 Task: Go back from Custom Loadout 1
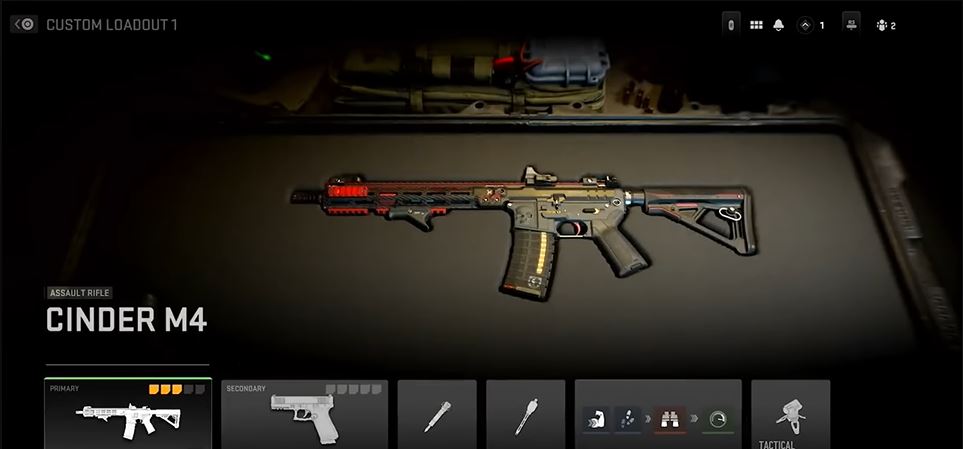(25, 24)
